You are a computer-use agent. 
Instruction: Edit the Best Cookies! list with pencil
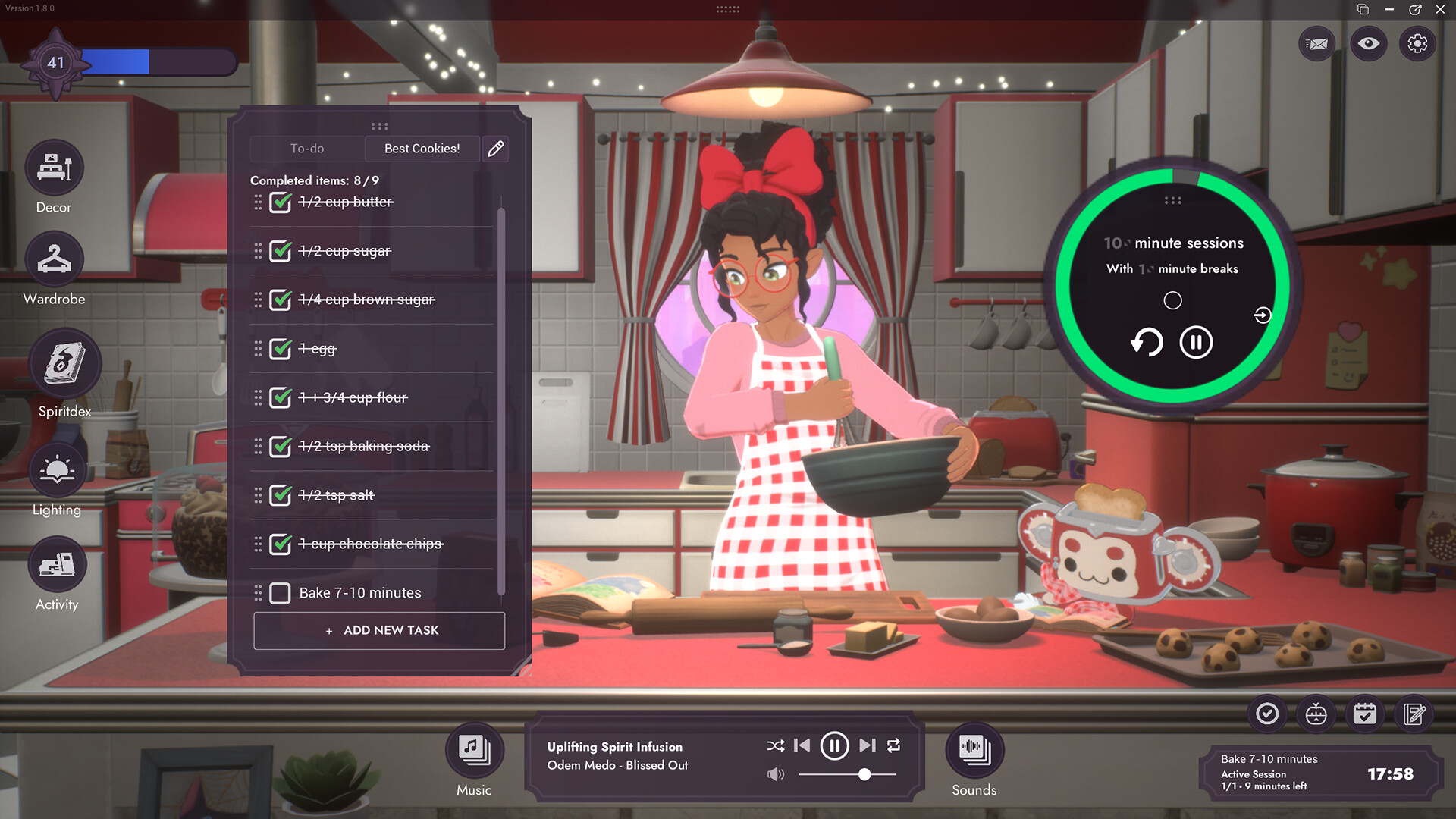[x=496, y=149]
